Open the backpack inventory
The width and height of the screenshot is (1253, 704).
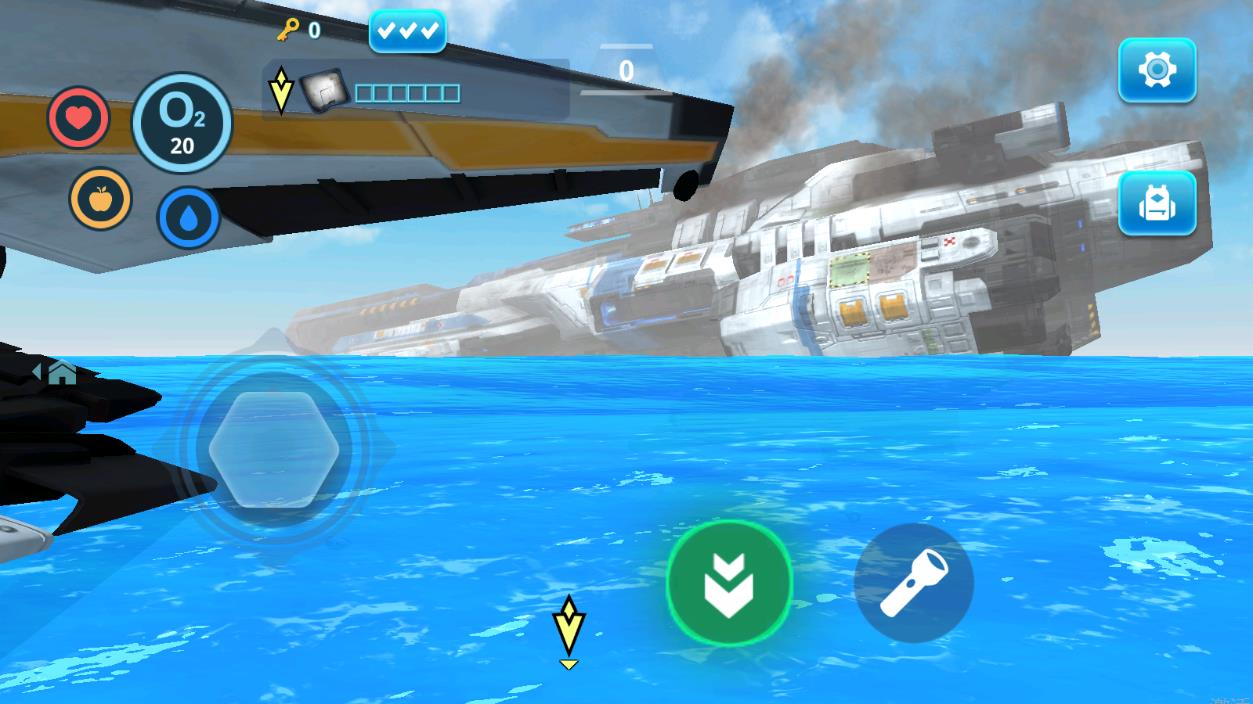(1156, 203)
